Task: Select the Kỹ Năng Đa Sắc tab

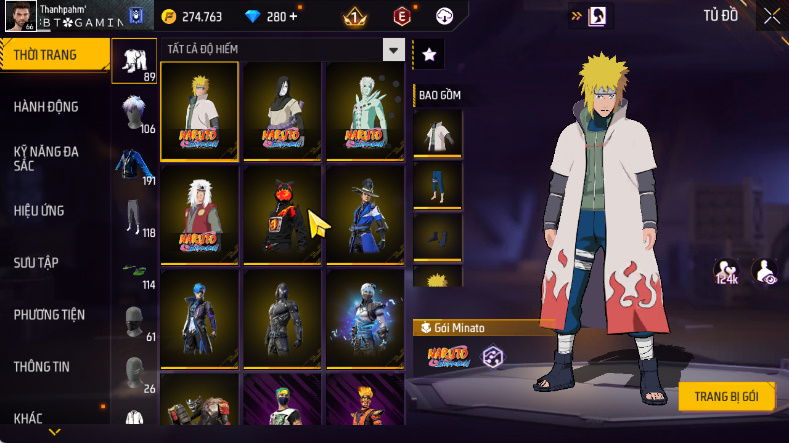Action: (x=46, y=159)
